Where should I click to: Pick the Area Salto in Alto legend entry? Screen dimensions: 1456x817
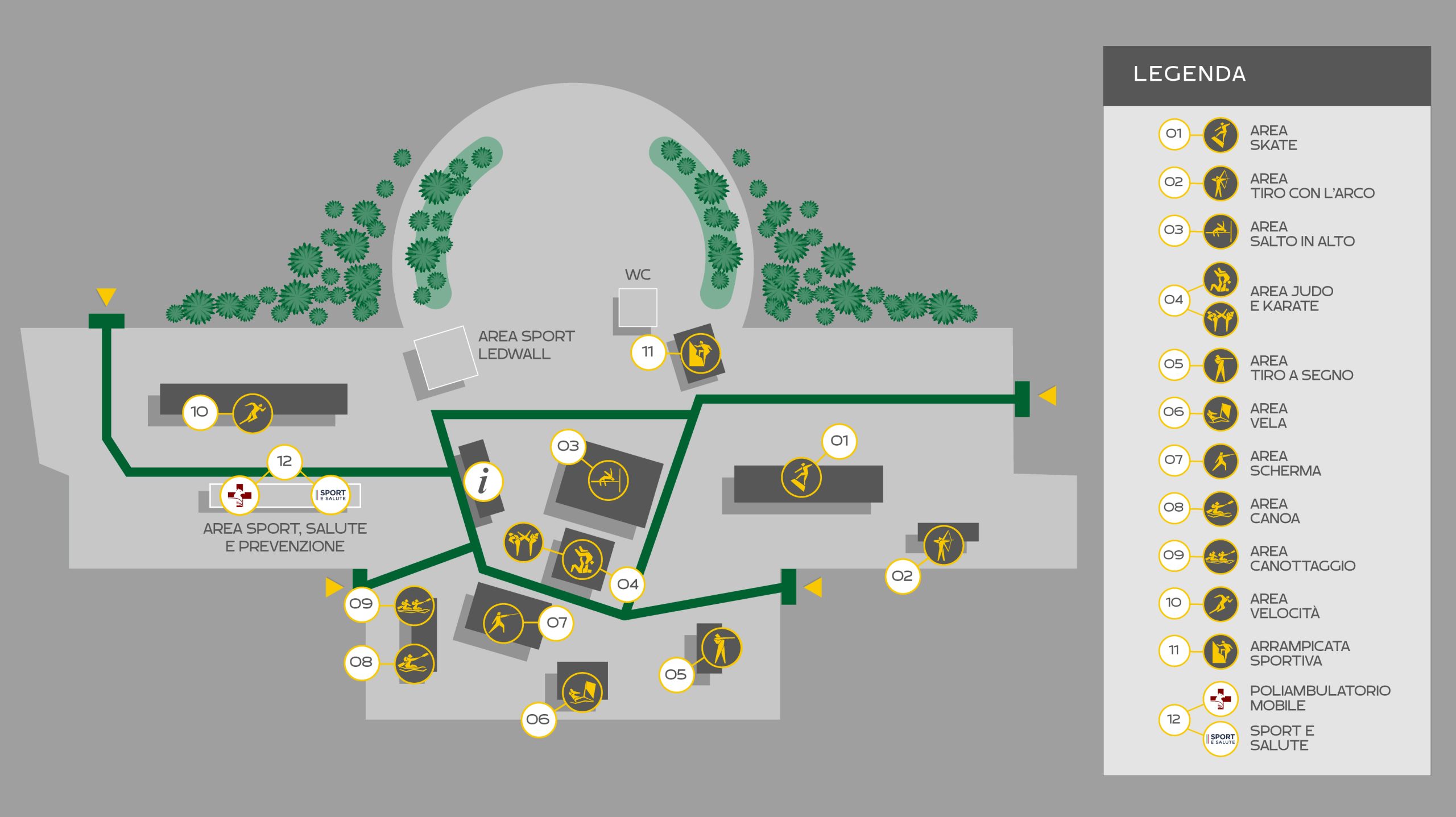tap(1302, 234)
